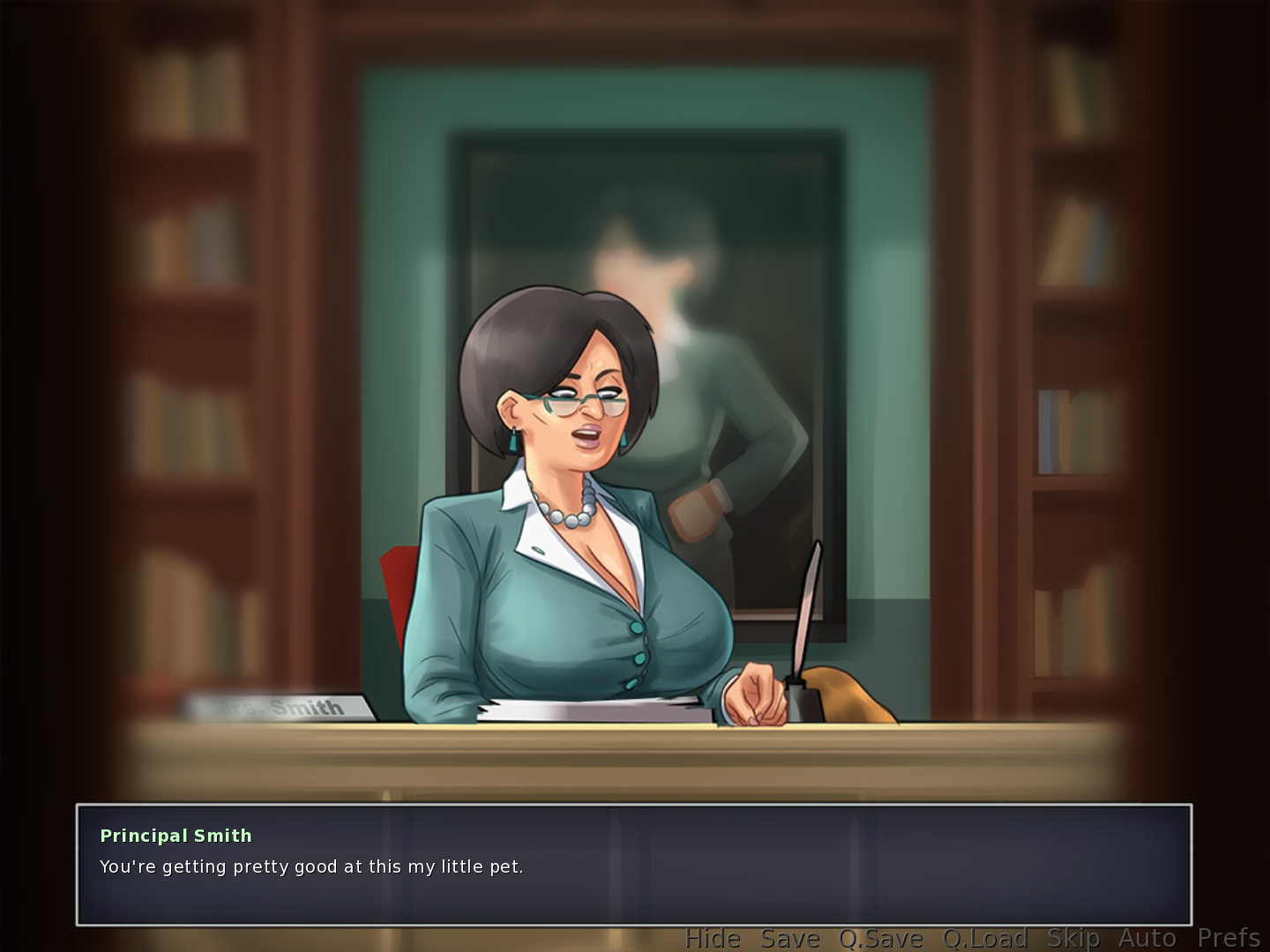Quick save with Q.Save
The image size is (1270, 952).
click(x=880, y=938)
